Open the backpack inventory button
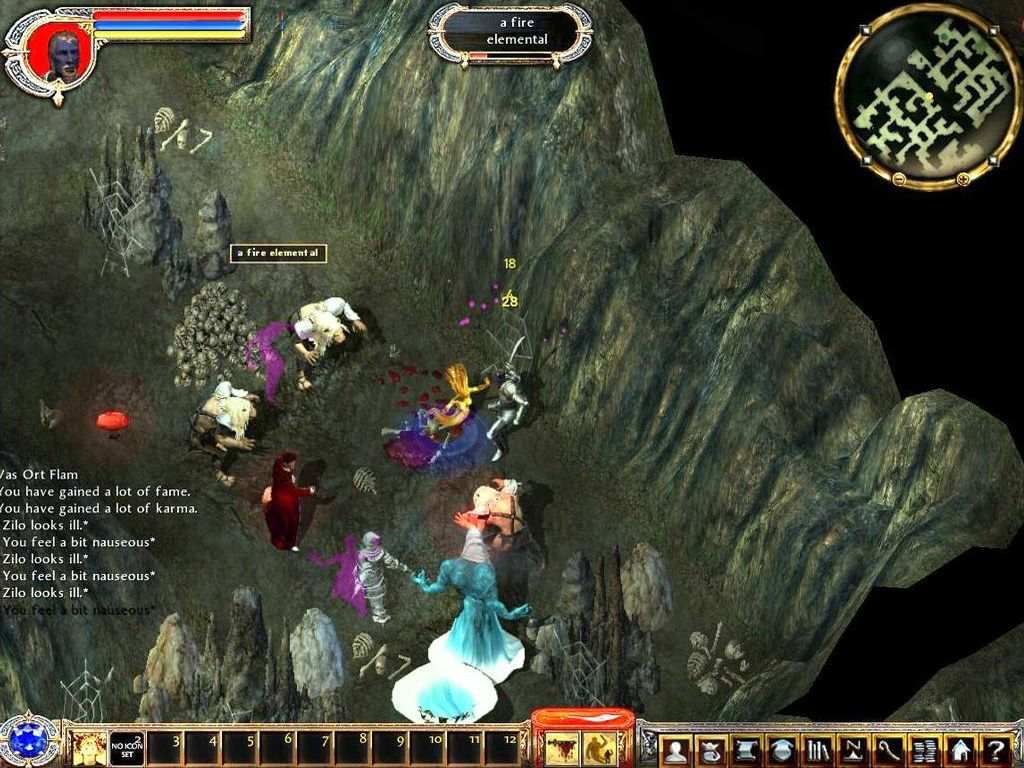This screenshot has height=768, width=1024. pyautogui.click(x=711, y=749)
